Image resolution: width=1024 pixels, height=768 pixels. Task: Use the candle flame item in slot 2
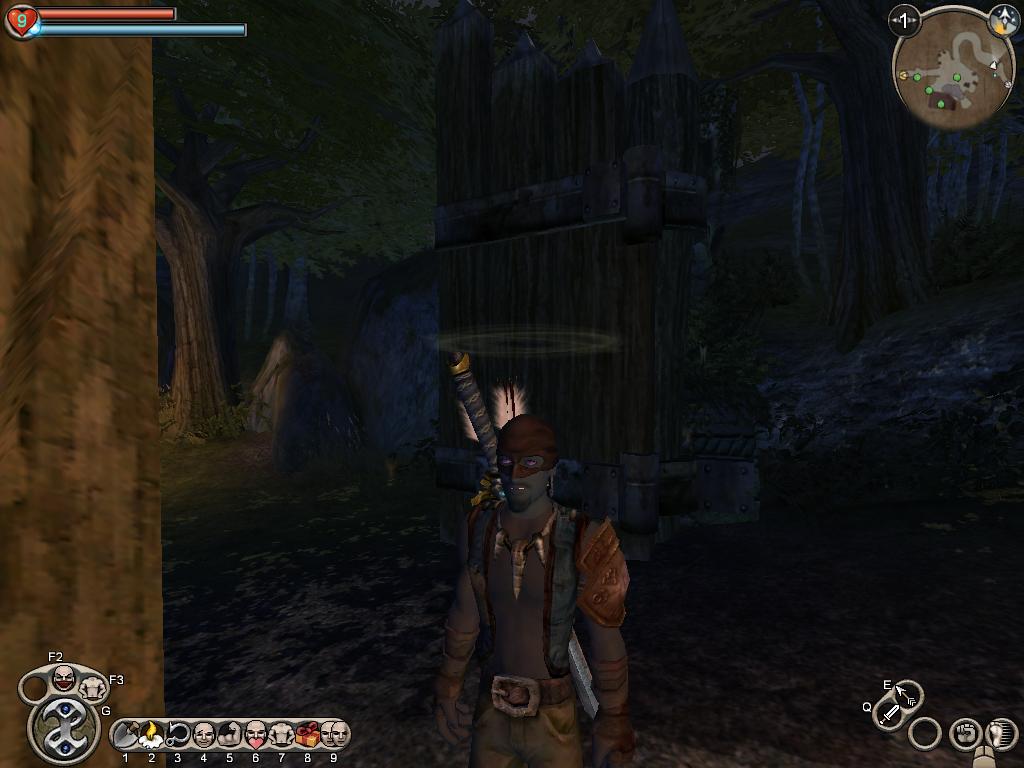click(152, 735)
